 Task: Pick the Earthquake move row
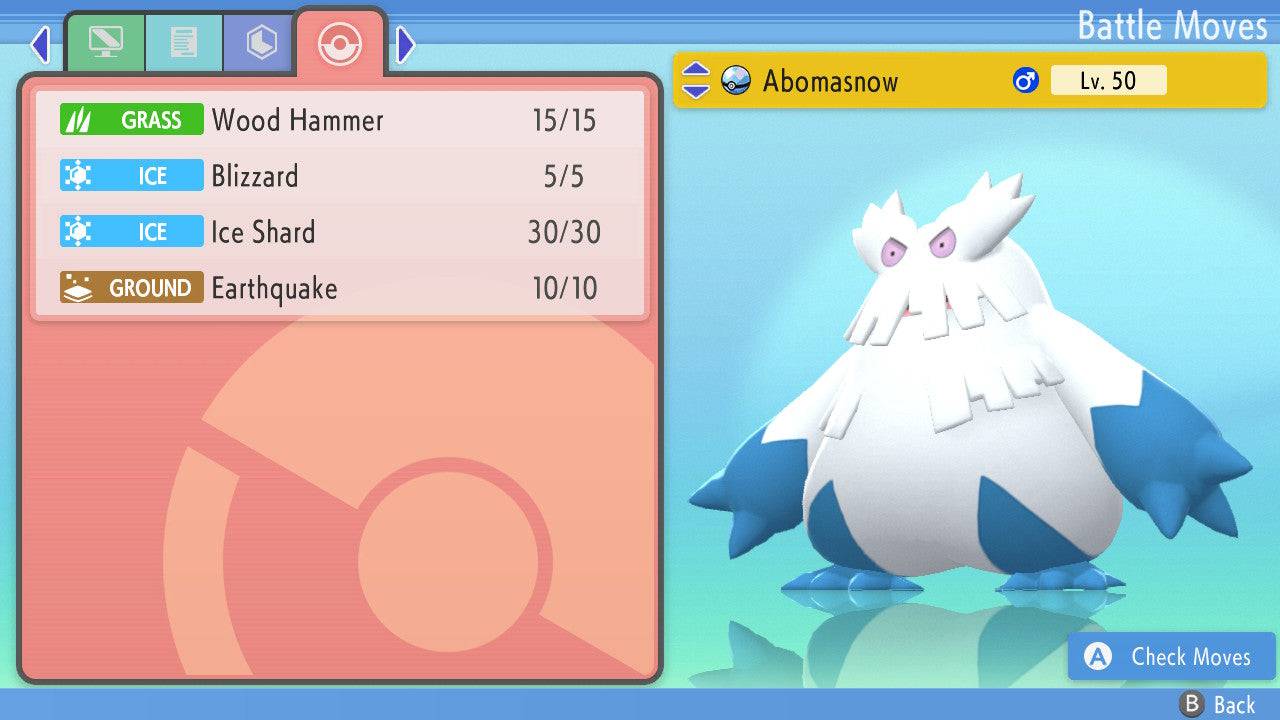pos(340,289)
